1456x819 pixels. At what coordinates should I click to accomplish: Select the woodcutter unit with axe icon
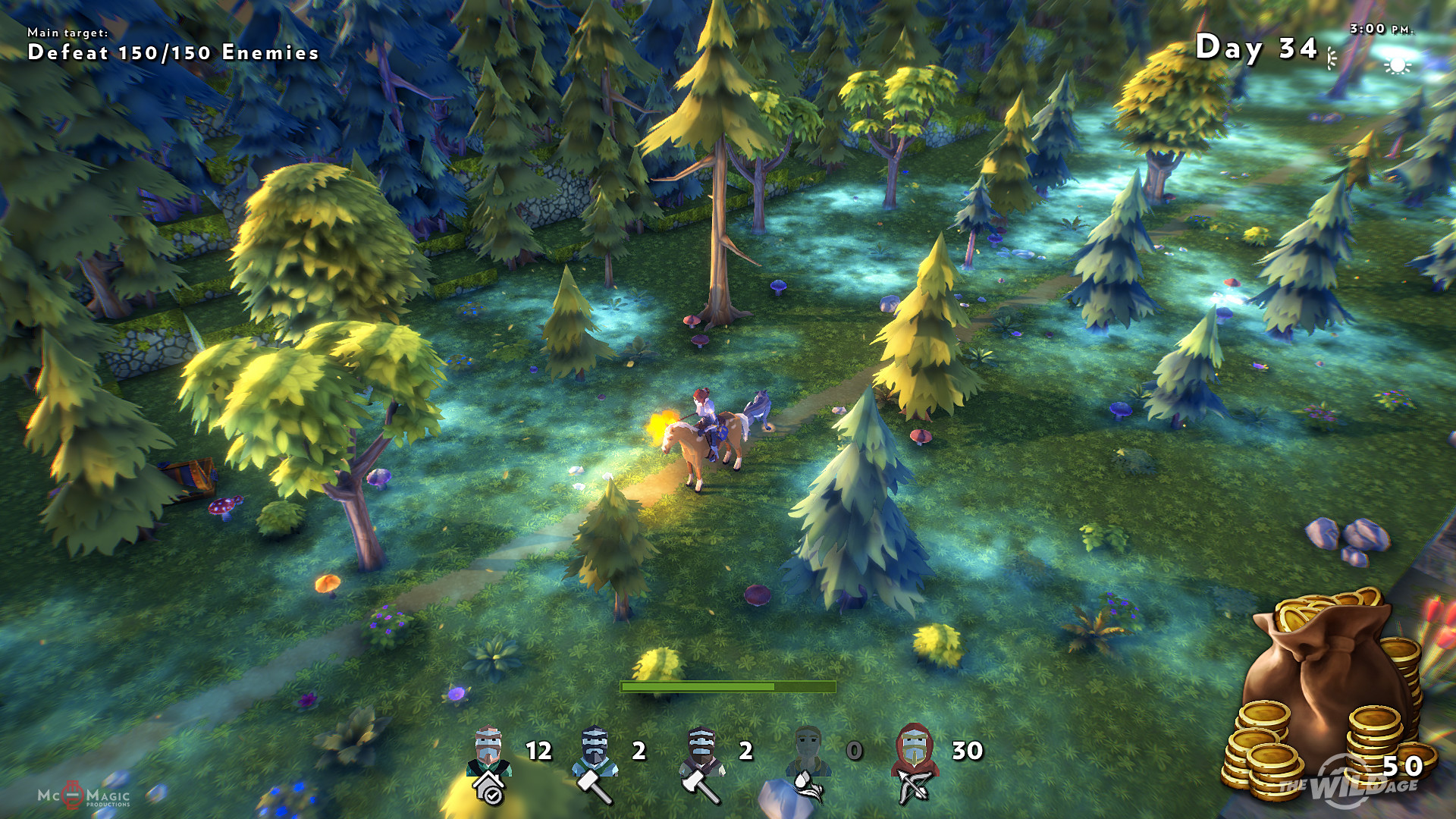point(702,762)
